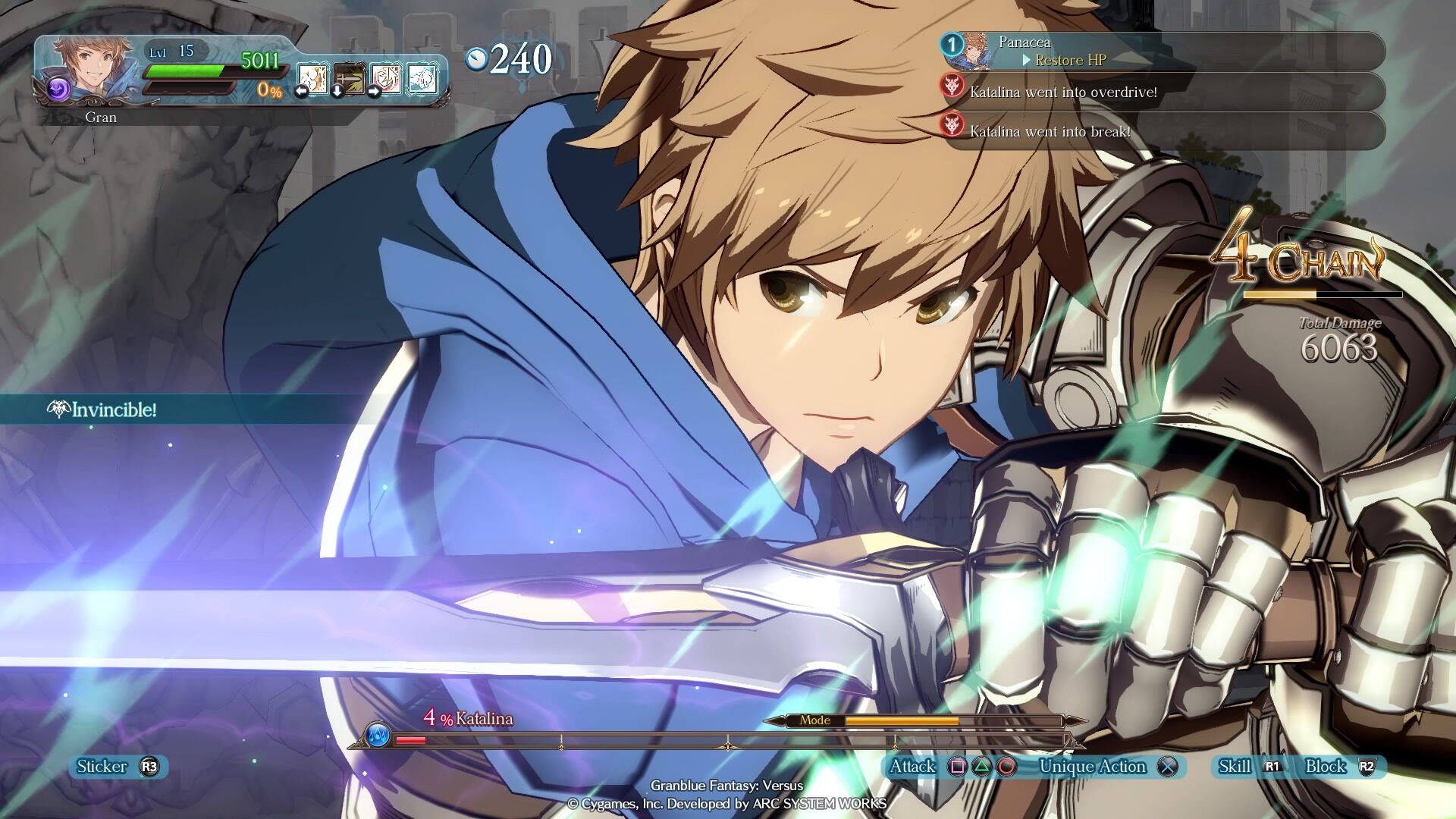
Task: Open the Sticker panel
Action: [x=118, y=767]
